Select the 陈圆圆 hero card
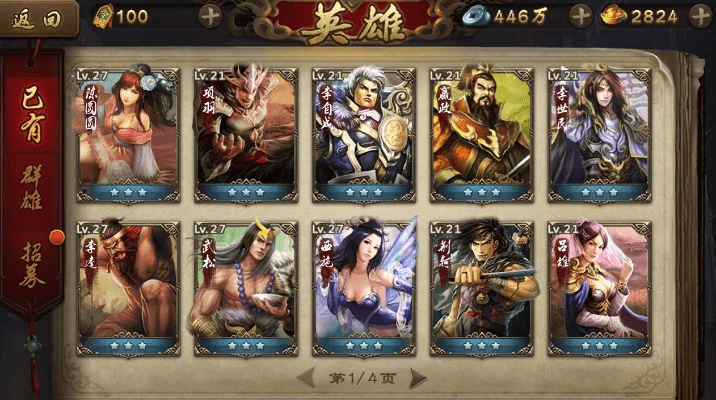716x400 pixels. click(126, 135)
